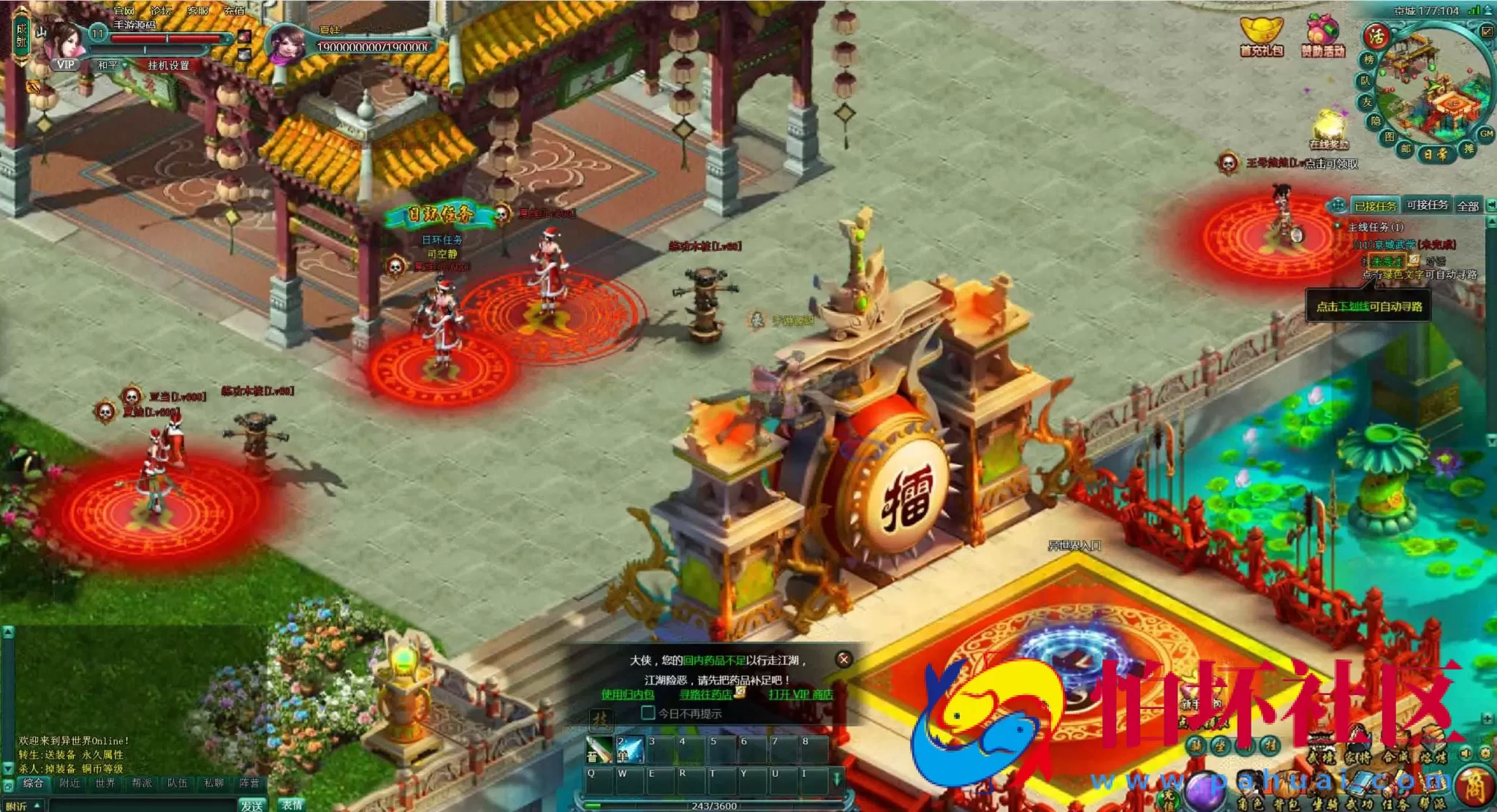
Task: Click the VIP badge under the portrait
Action: [66, 64]
